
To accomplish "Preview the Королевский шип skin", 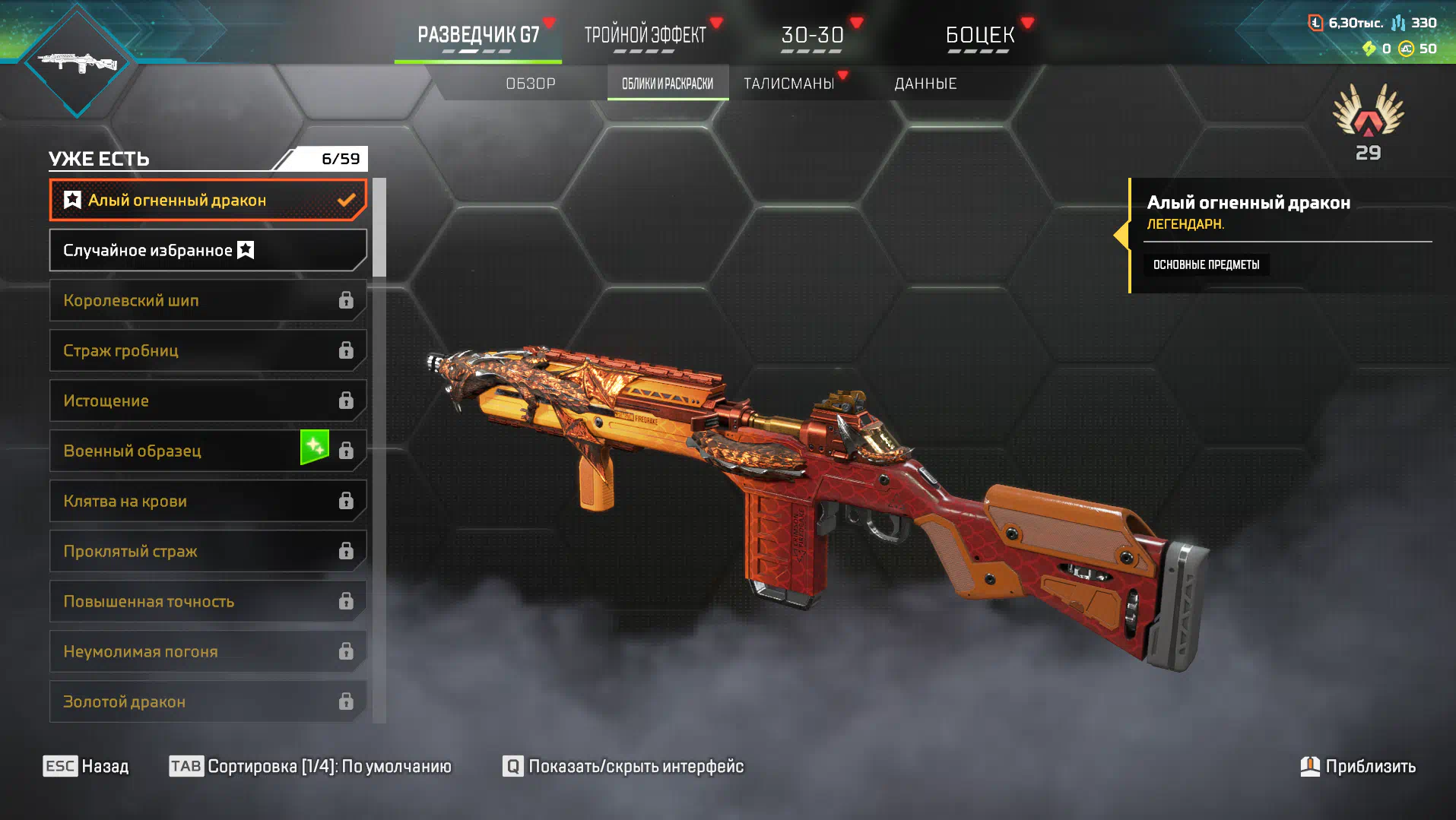I will click(208, 300).
